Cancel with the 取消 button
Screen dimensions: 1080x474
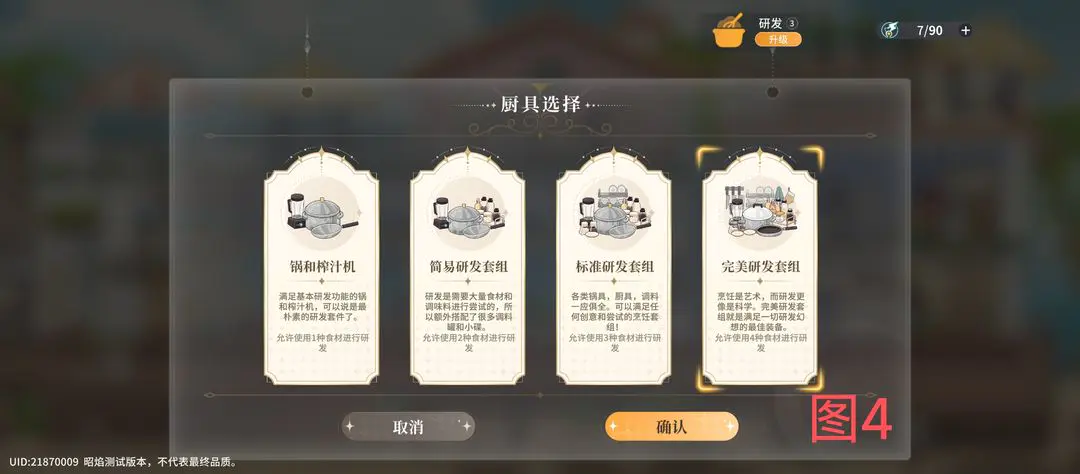click(408, 426)
